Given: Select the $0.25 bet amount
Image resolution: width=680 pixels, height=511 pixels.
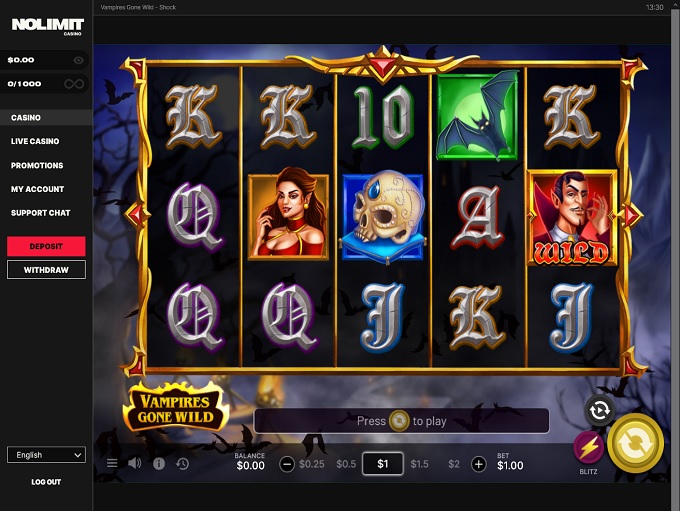Looking at the screenshot, I should [312, 464].
